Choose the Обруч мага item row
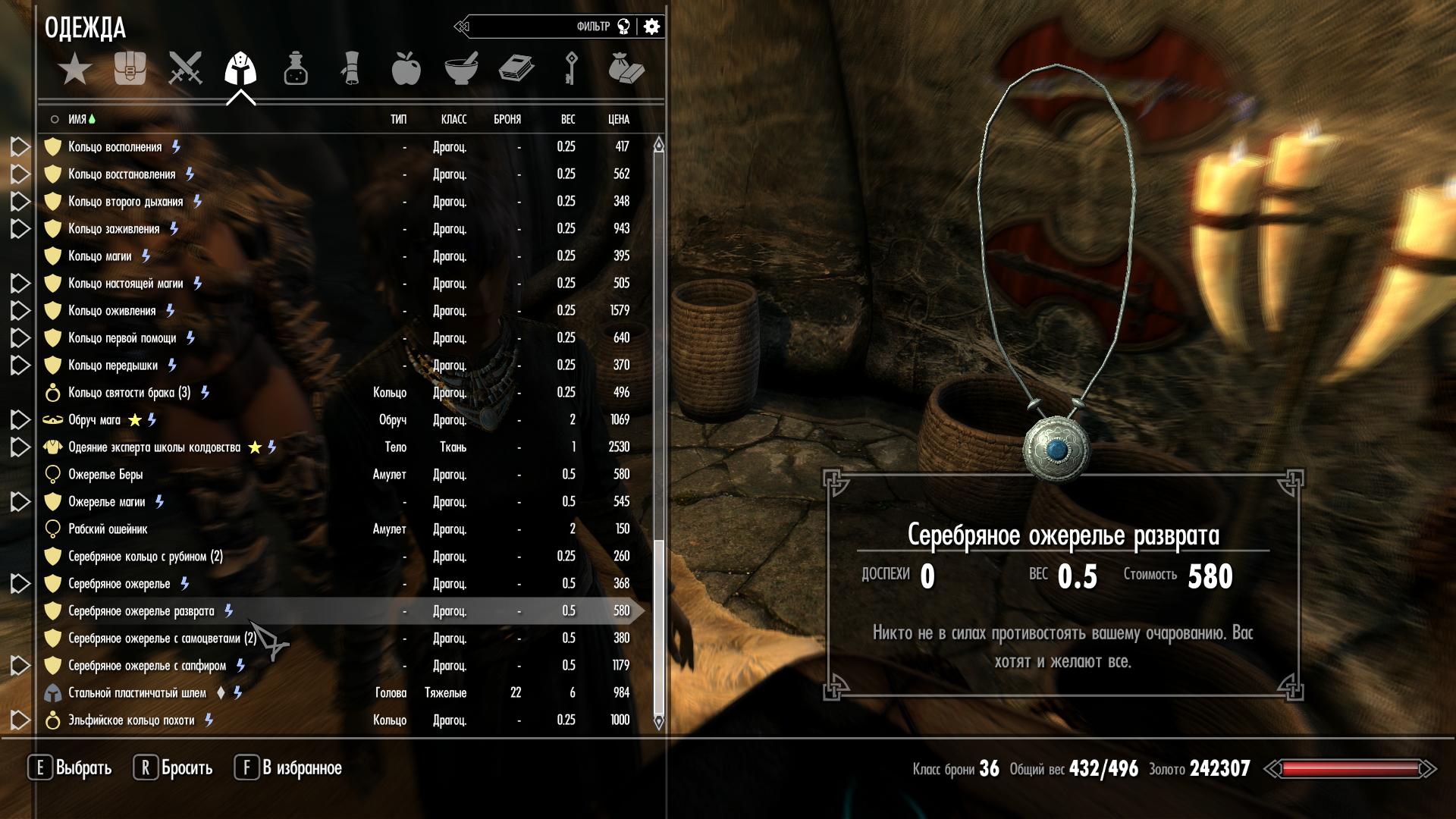The image size is (1456, 819). (94, 420)
